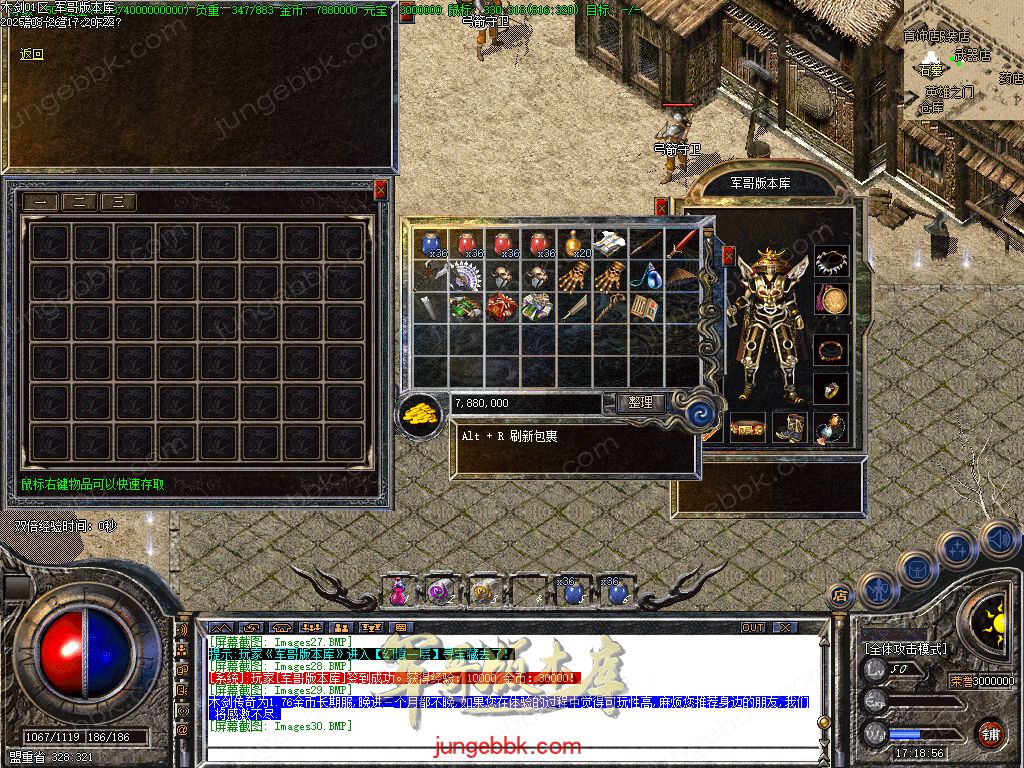Open storage tab 三
The image size is (1024, 768).
[118, 202]
